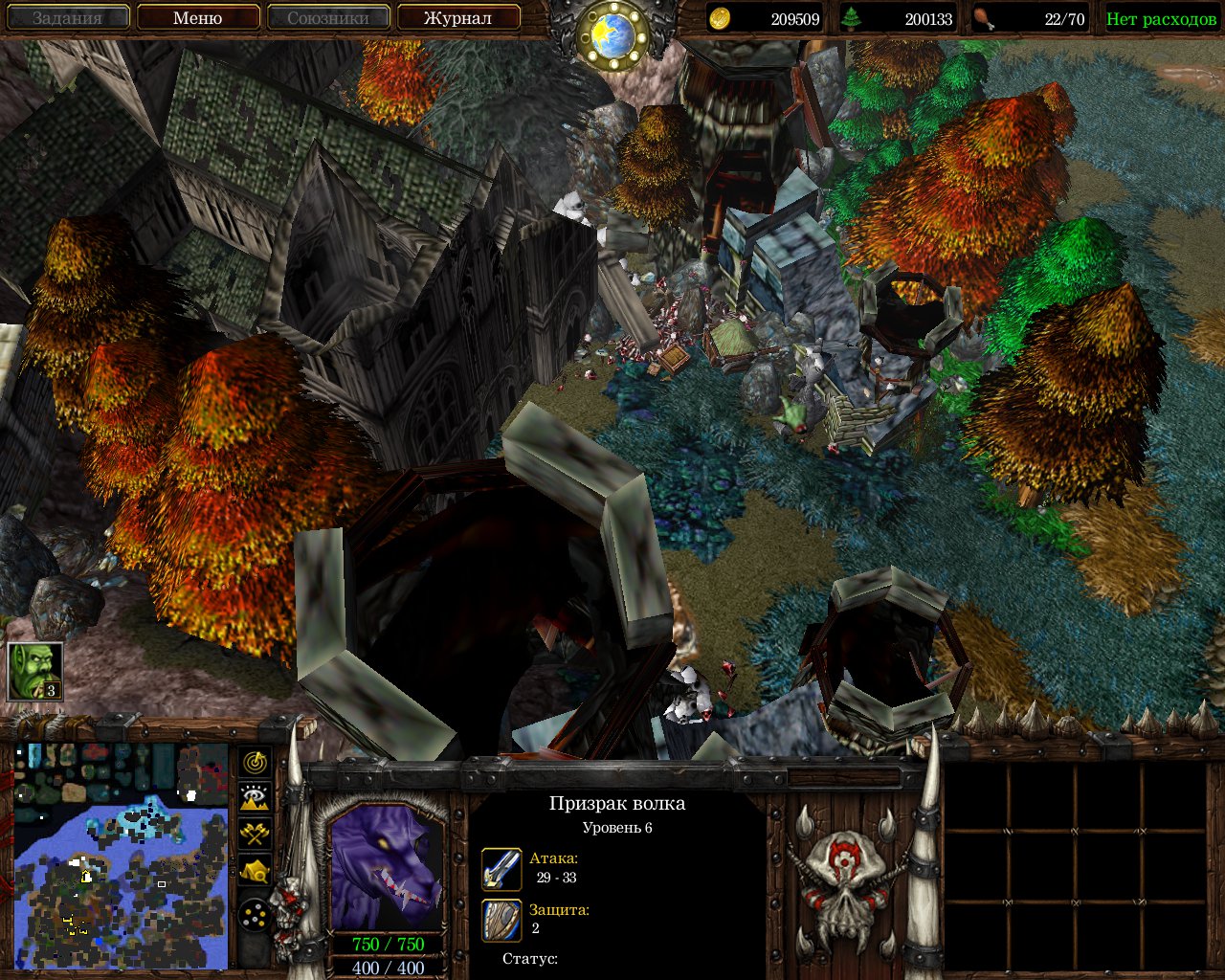Toggle minimap terrain display with the eye button

255,797
